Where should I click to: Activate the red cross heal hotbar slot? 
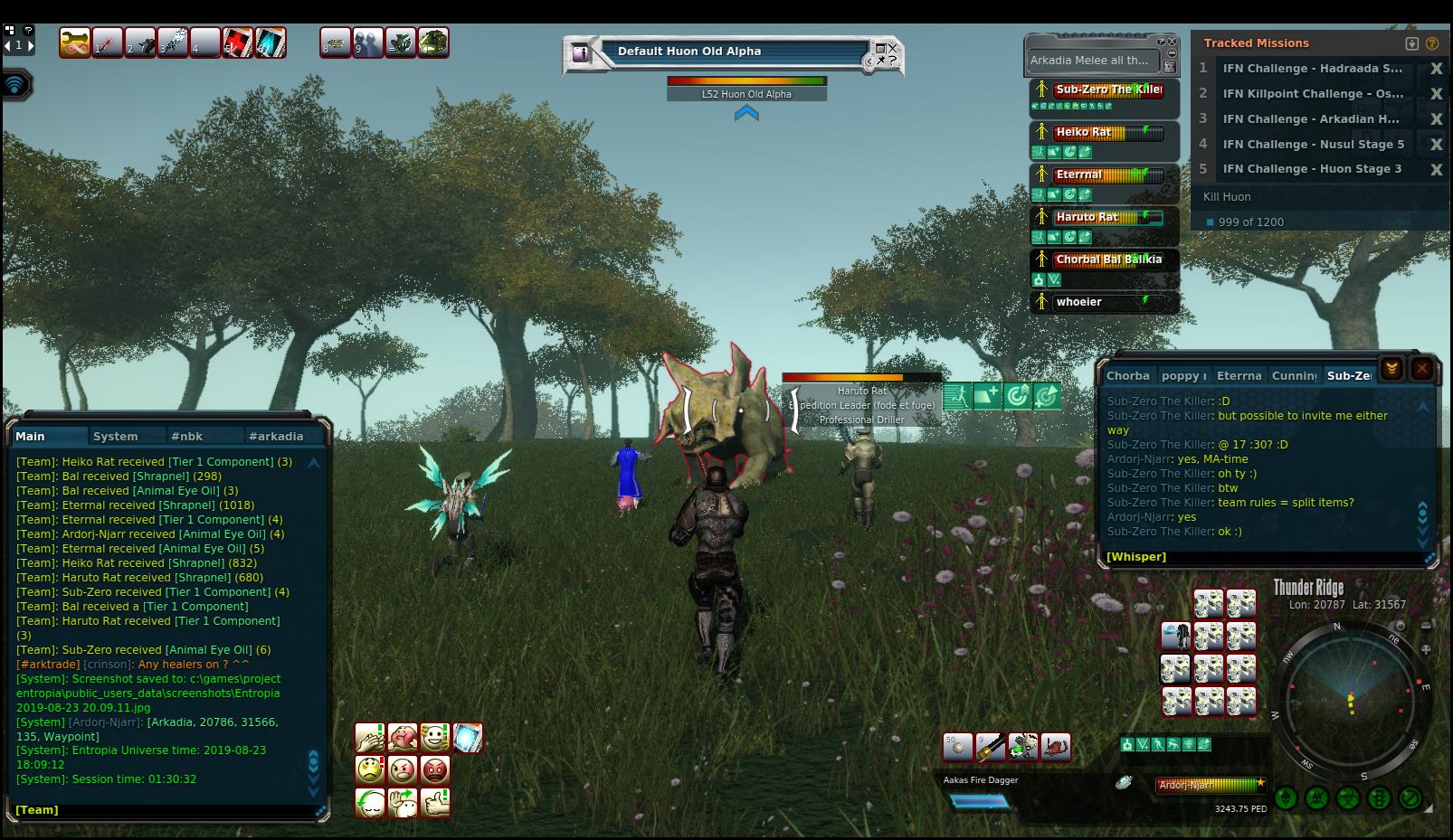pos(237,42)
